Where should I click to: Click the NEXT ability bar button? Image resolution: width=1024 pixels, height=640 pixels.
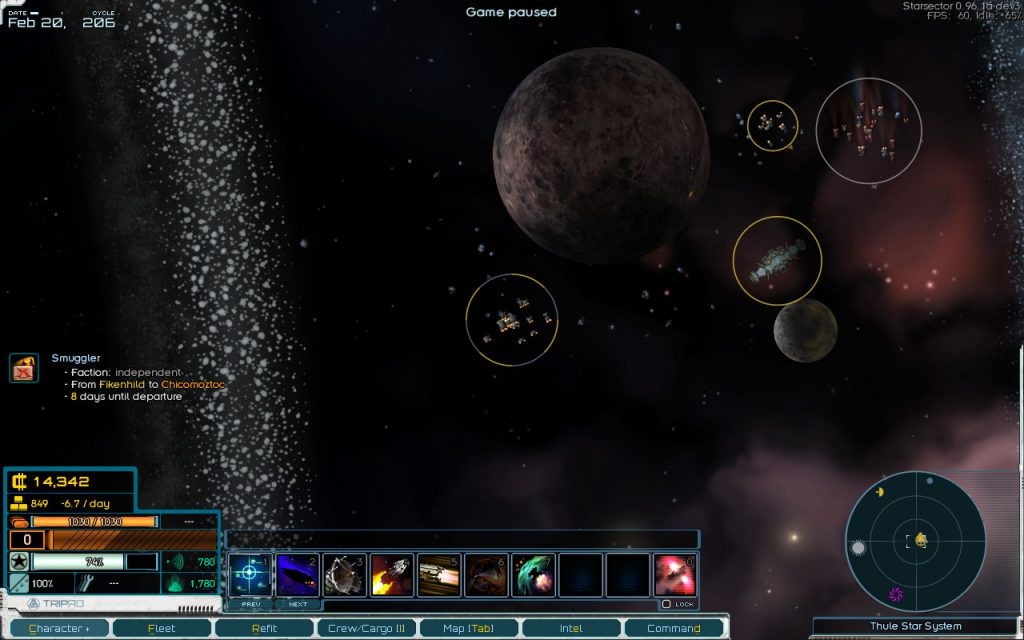298,604
